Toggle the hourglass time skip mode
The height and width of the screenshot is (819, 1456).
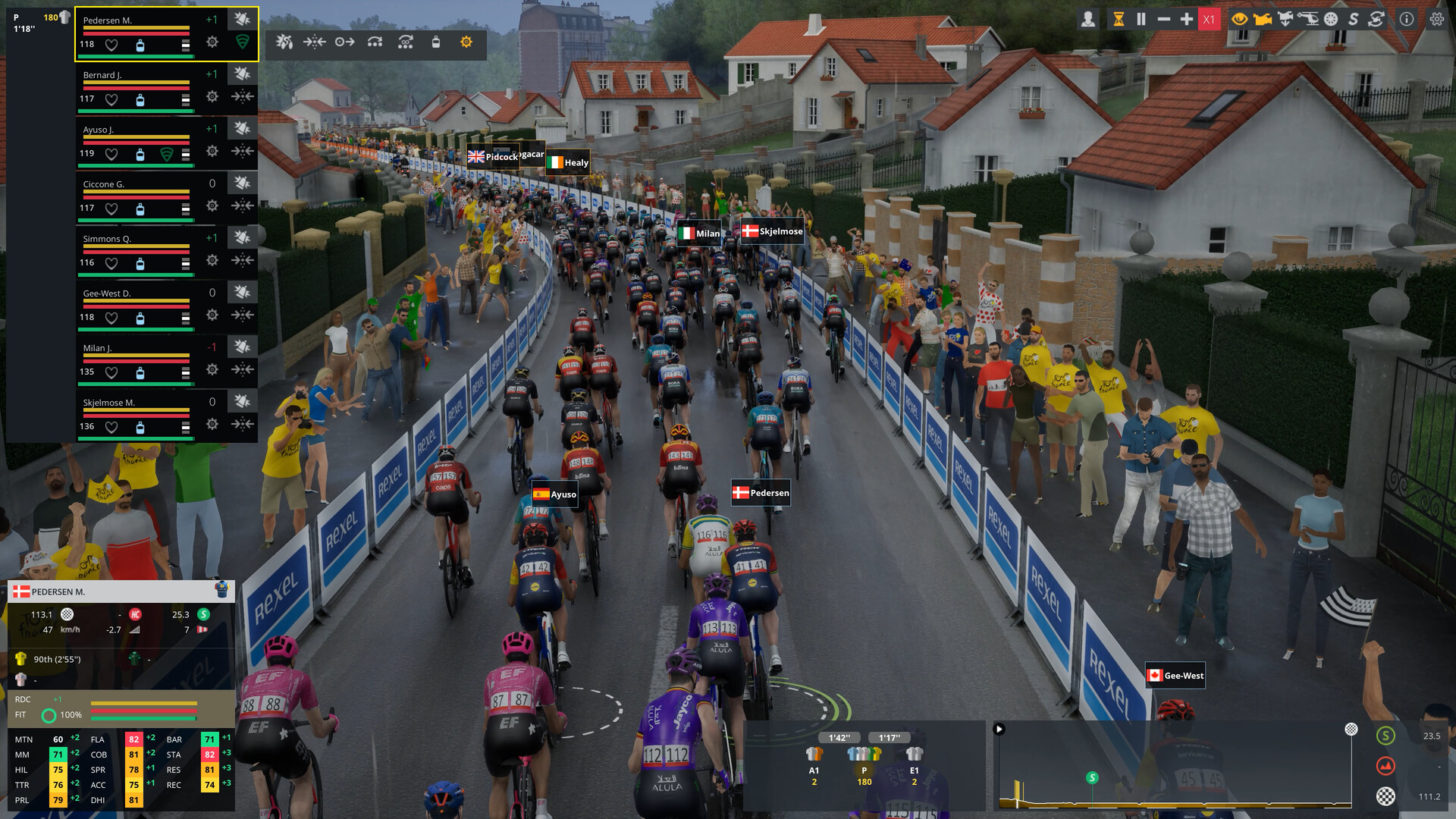[1119, 19]
